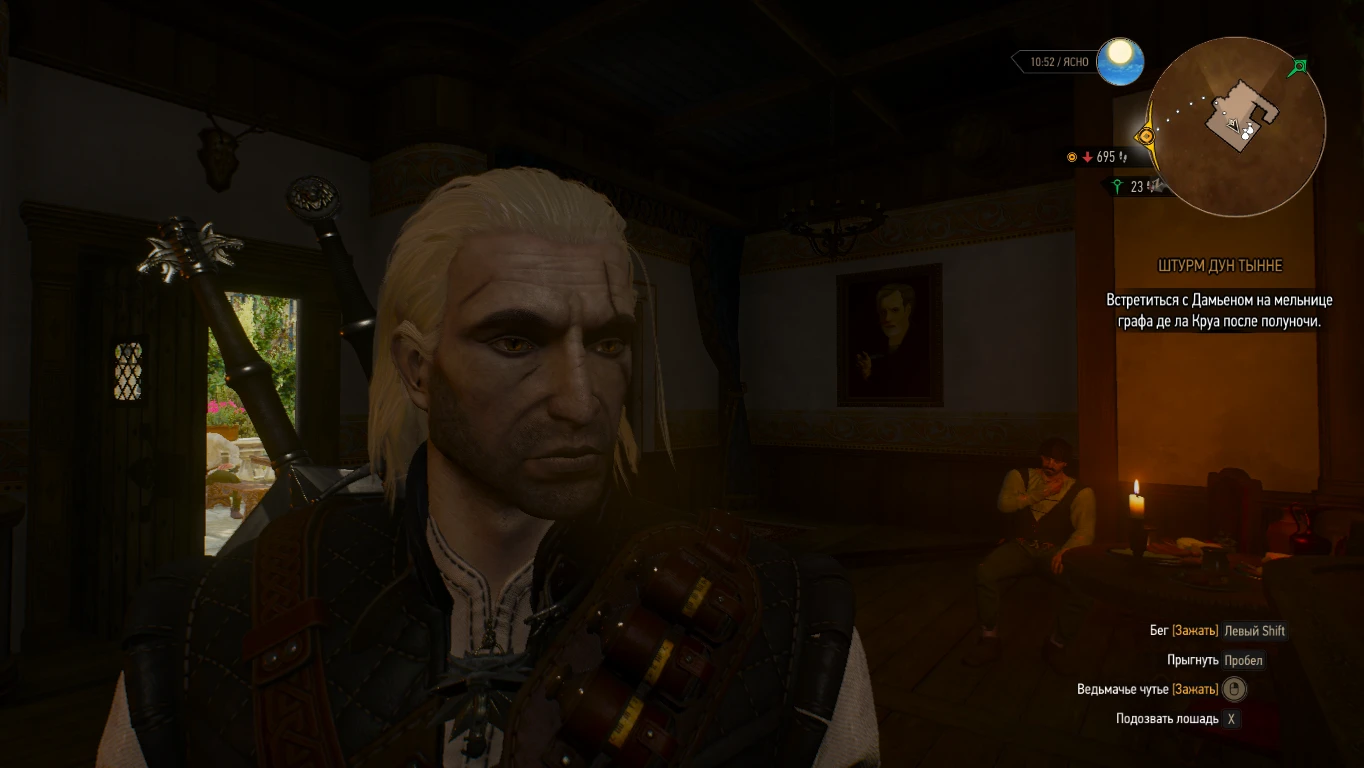Click the footsteps distance icon after 695
Image resolution: width=1364 pixels, height=768 pixels.
tap(1123, 158)
